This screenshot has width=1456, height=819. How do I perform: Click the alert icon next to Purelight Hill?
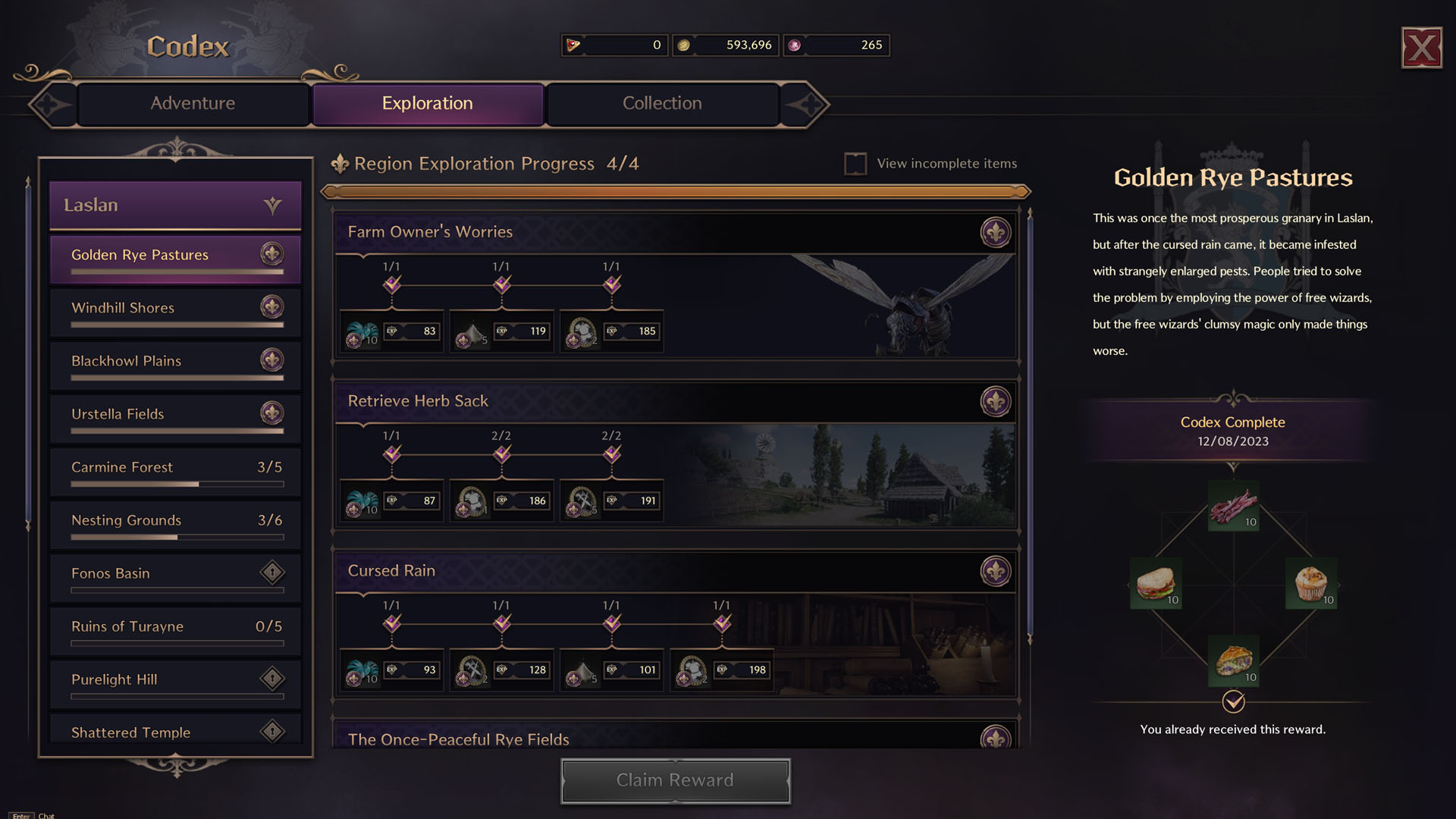[x=271, y=679]
